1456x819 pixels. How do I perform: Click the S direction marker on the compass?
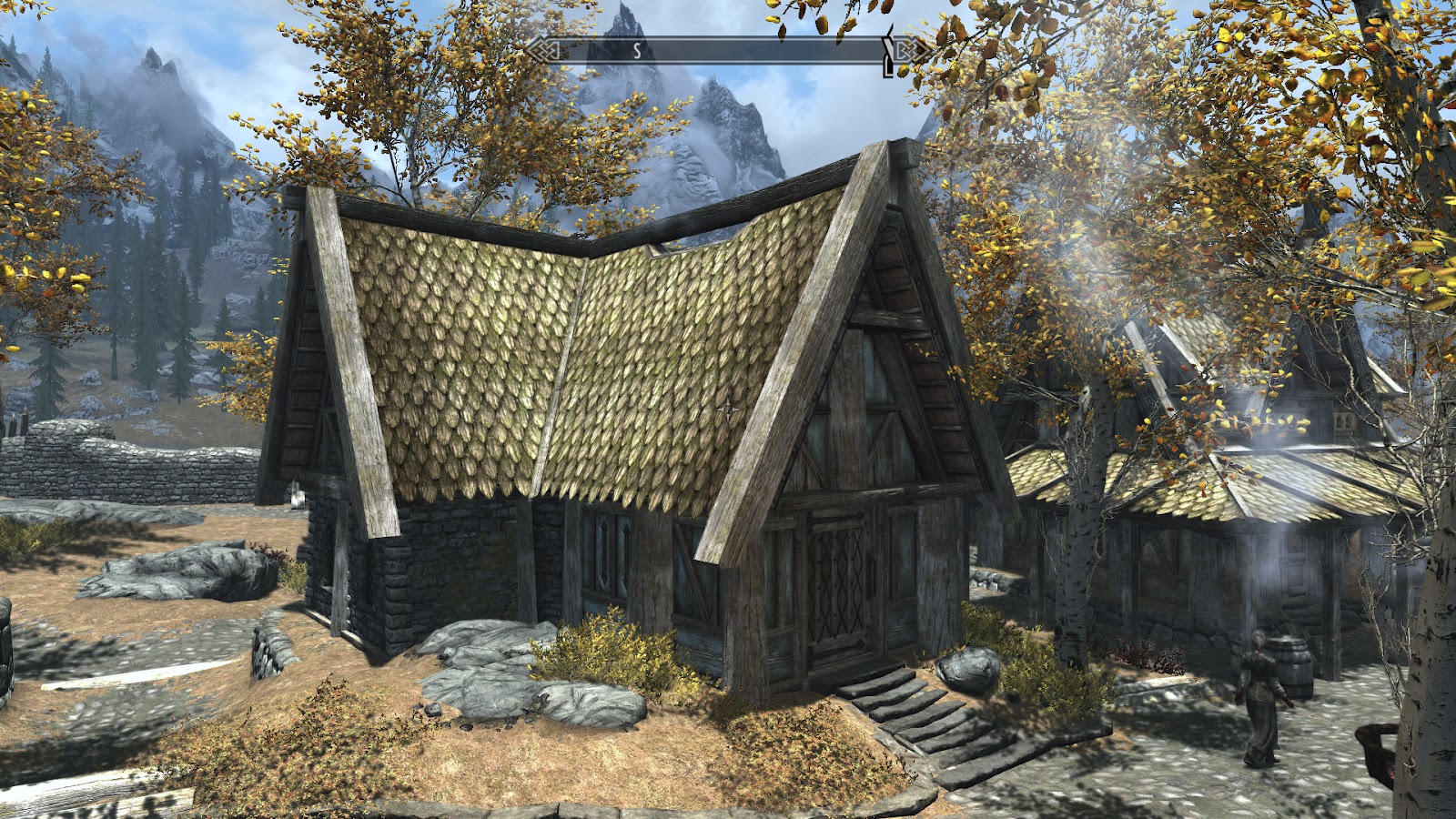[637, 52]
